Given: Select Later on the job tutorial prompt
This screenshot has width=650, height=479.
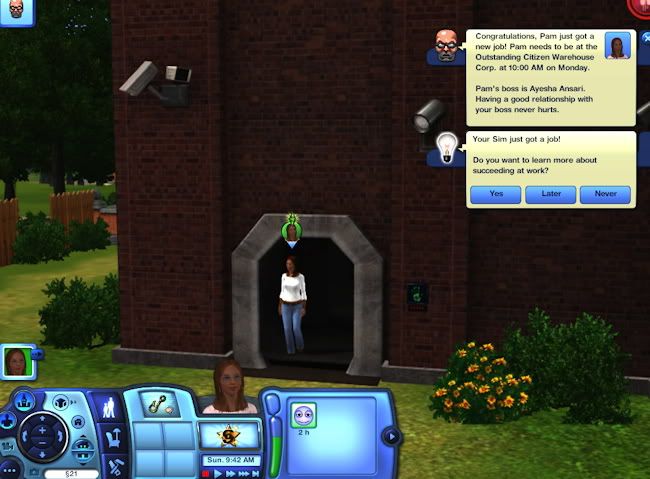Looking at the screenshot, I should pos(551,195).
